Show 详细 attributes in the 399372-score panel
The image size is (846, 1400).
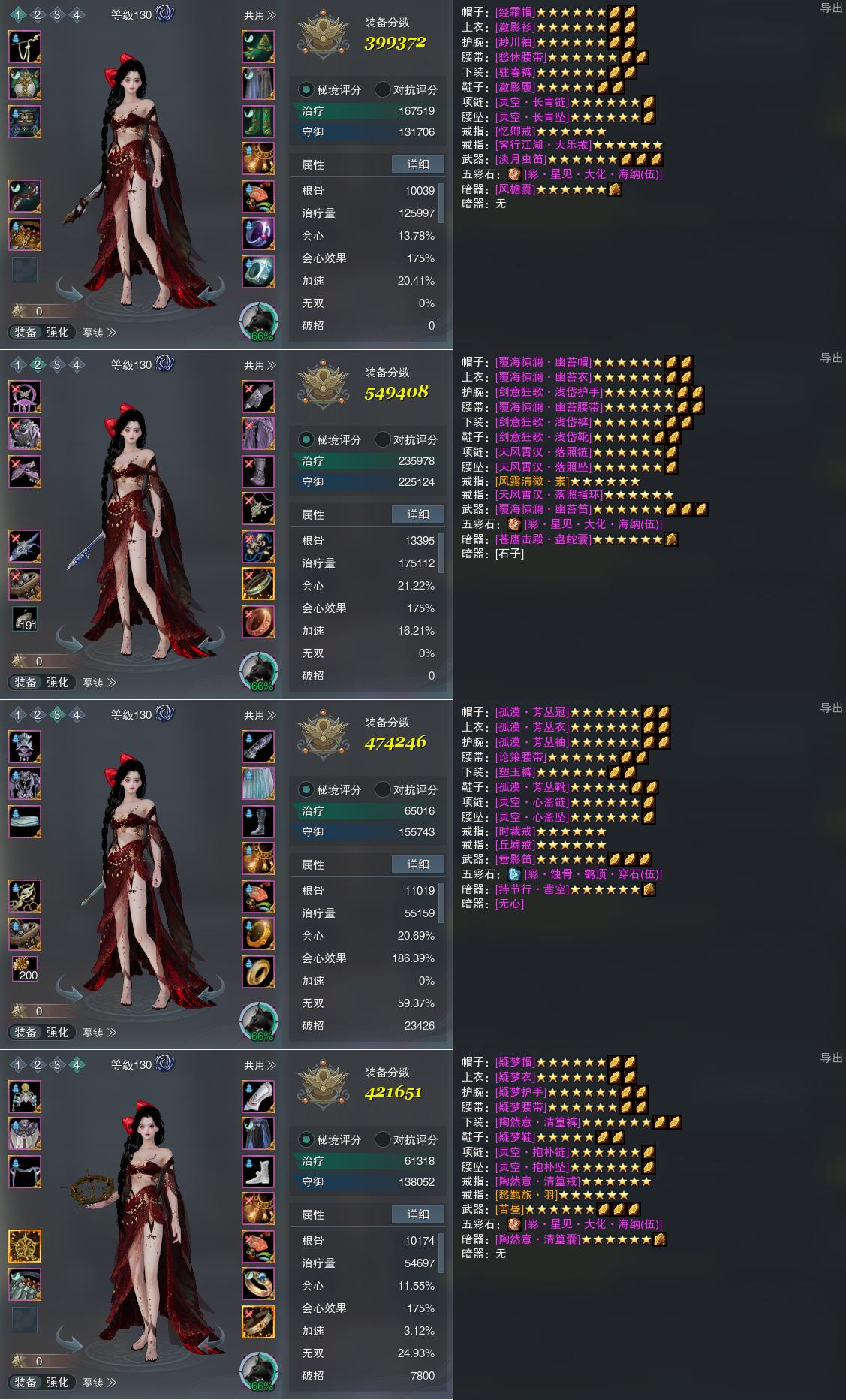[418, 164]
